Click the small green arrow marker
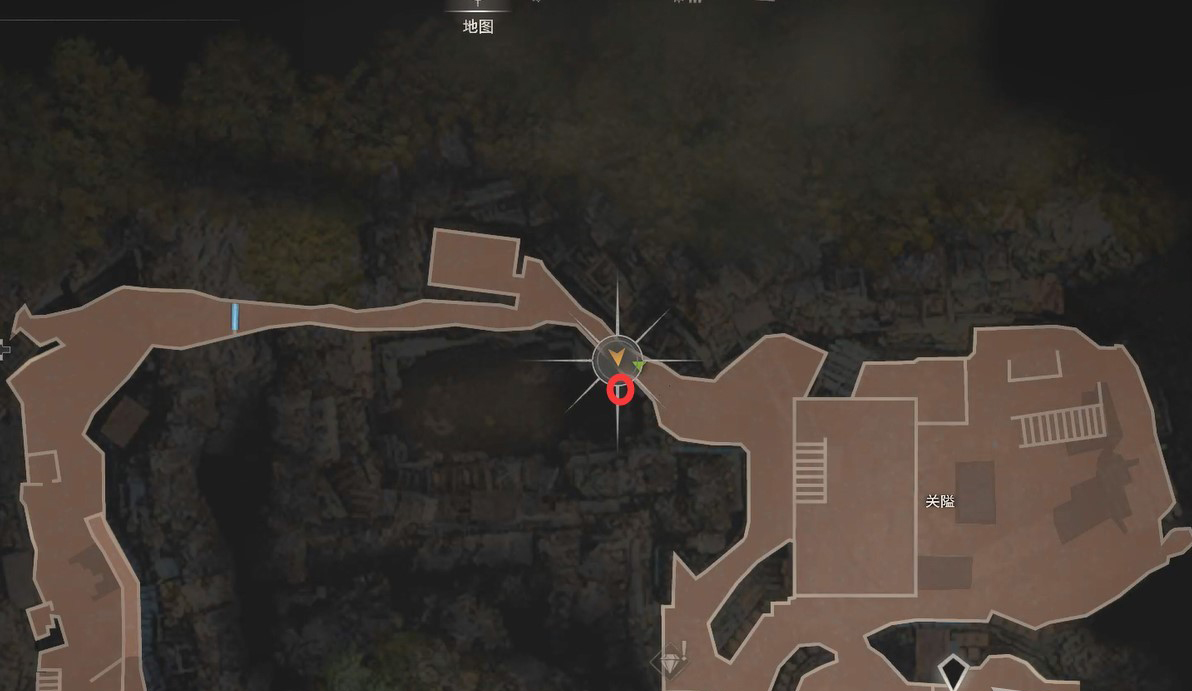1192x691 pixels. pos(639,368)
